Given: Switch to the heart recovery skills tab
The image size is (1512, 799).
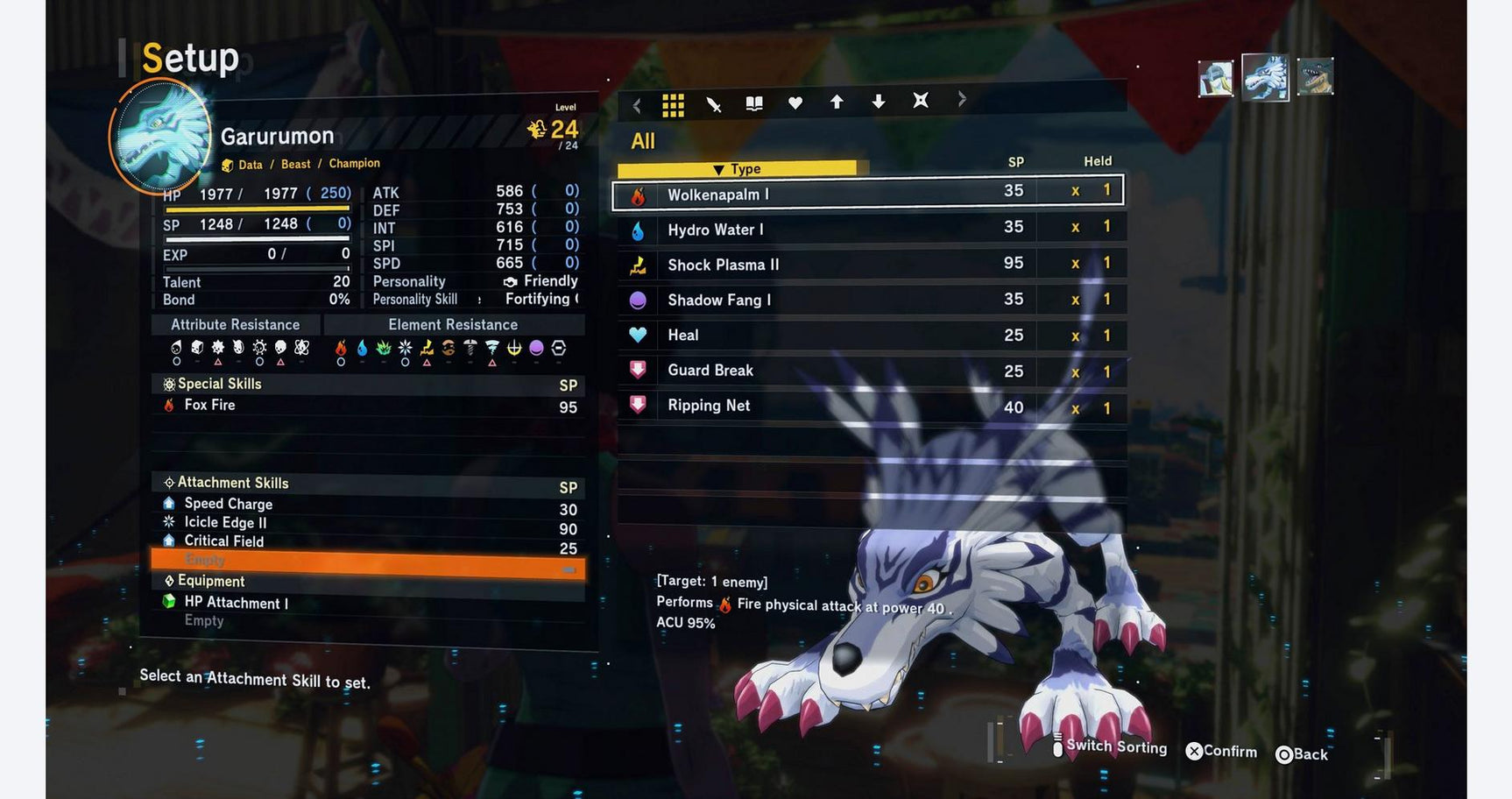Looking at the screenshot, I should [795, 103].
